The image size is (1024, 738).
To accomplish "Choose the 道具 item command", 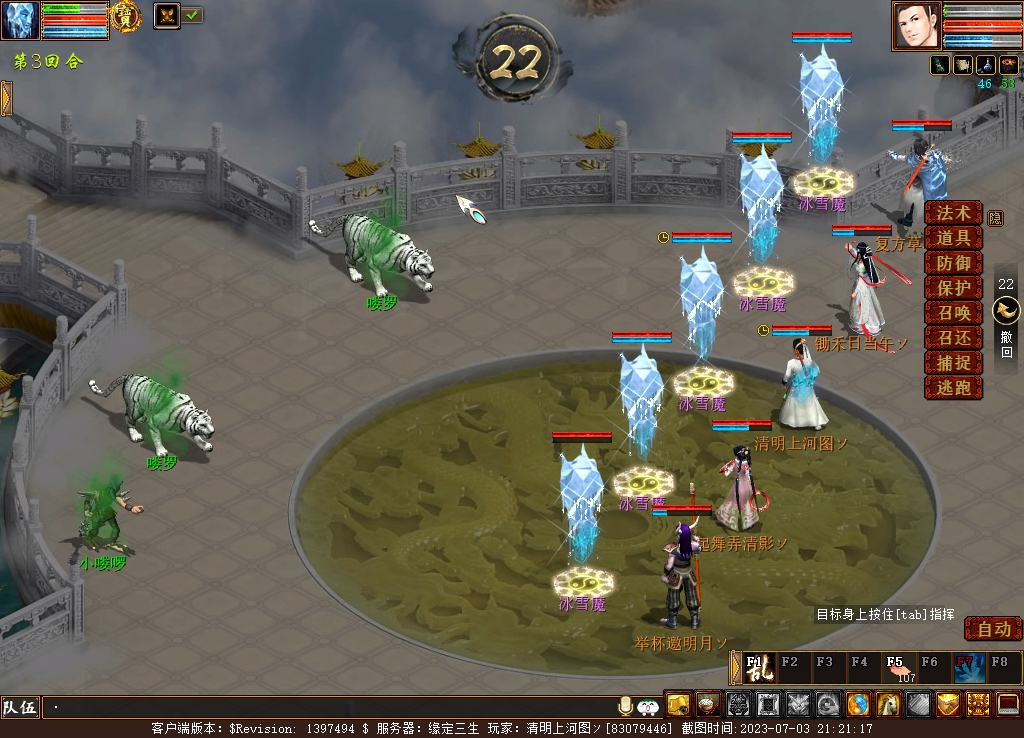I will [x=953, y=238].
